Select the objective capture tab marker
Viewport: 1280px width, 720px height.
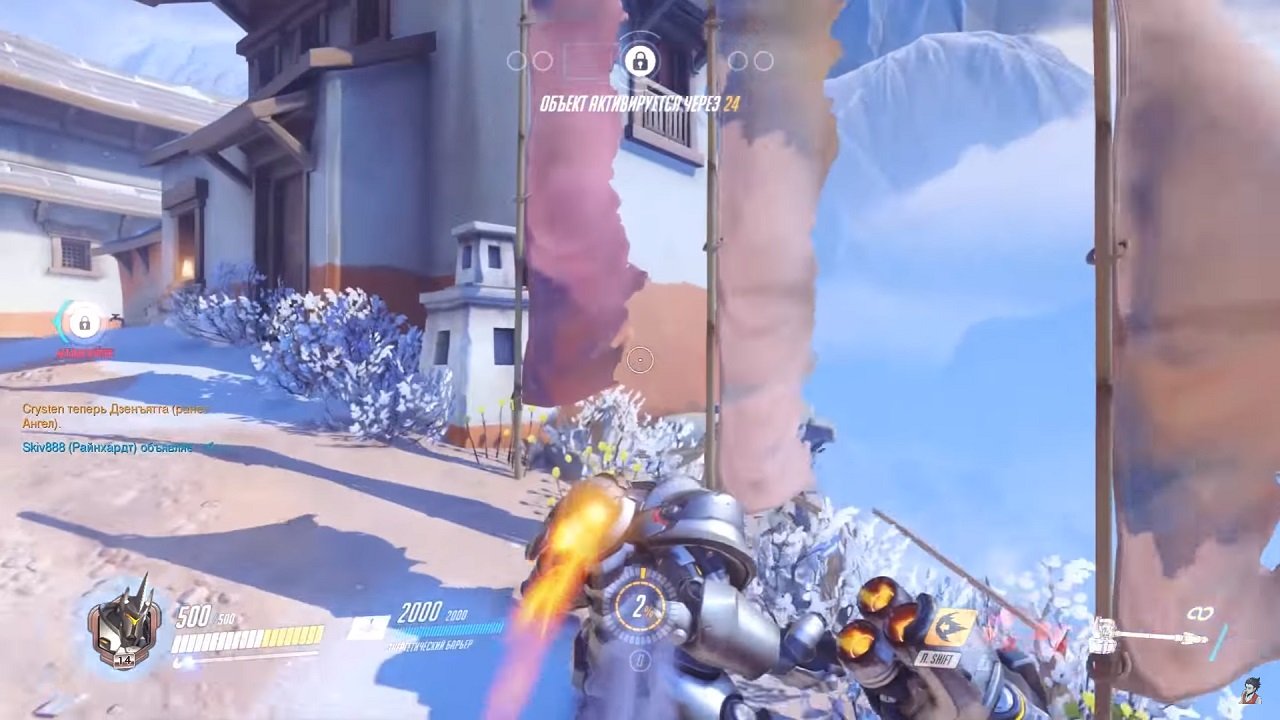586,58
